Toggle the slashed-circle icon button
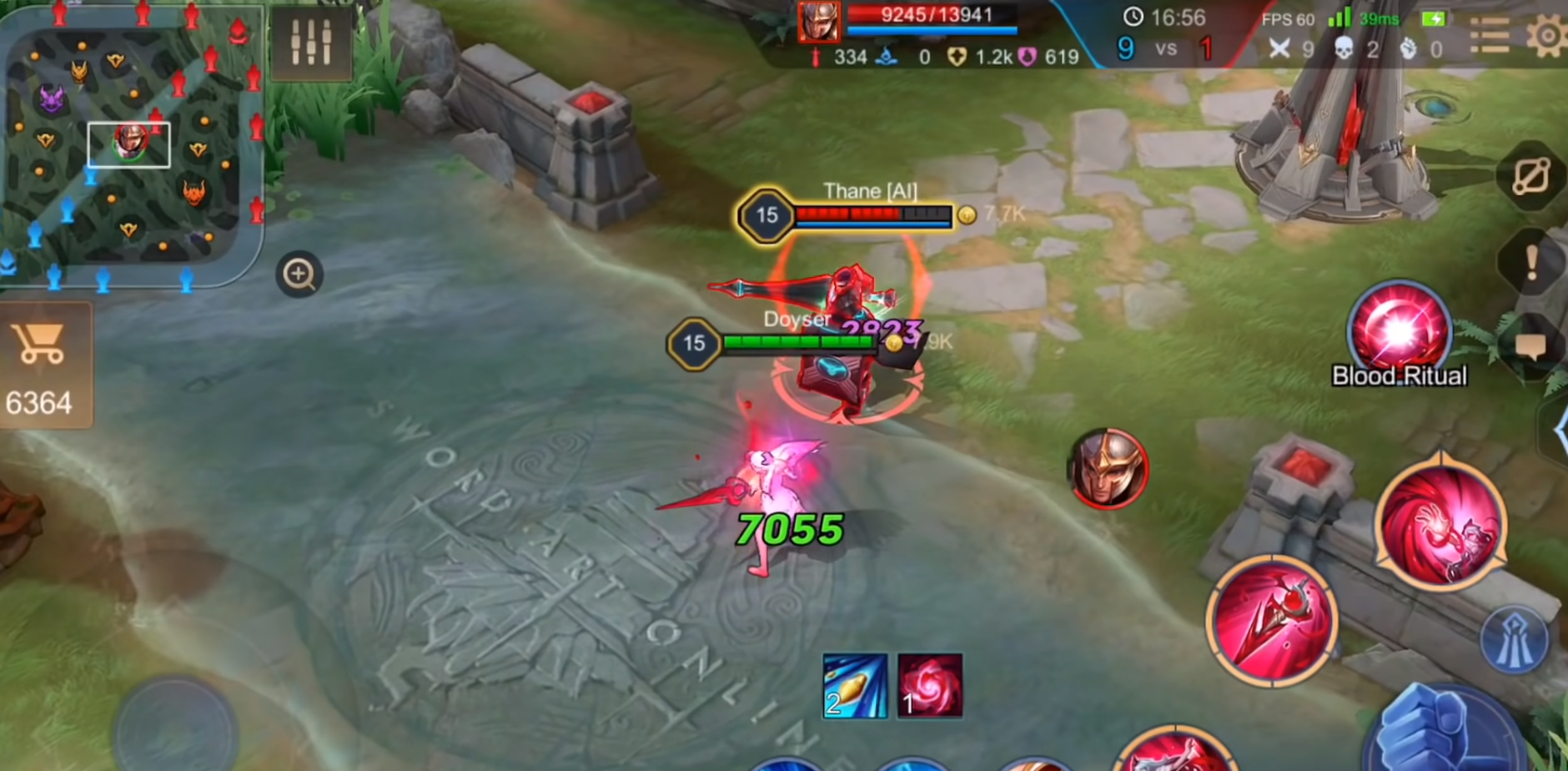This screenshot has width=1568, height=771. point(1533,177)
